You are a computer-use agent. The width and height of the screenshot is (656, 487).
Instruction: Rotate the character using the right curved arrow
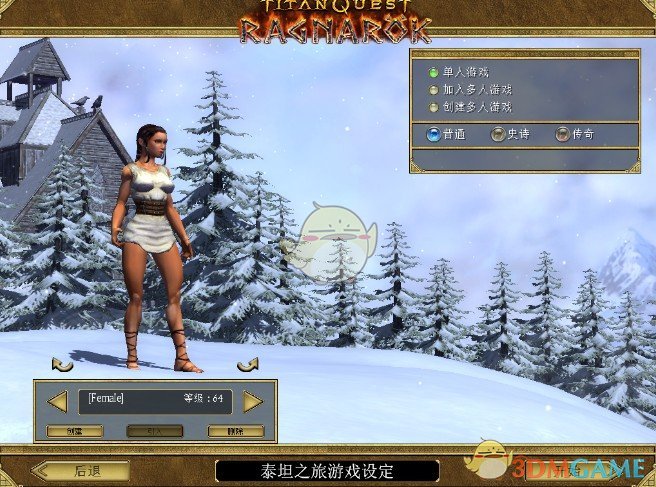pyautogui.click(x=247, y=364)
